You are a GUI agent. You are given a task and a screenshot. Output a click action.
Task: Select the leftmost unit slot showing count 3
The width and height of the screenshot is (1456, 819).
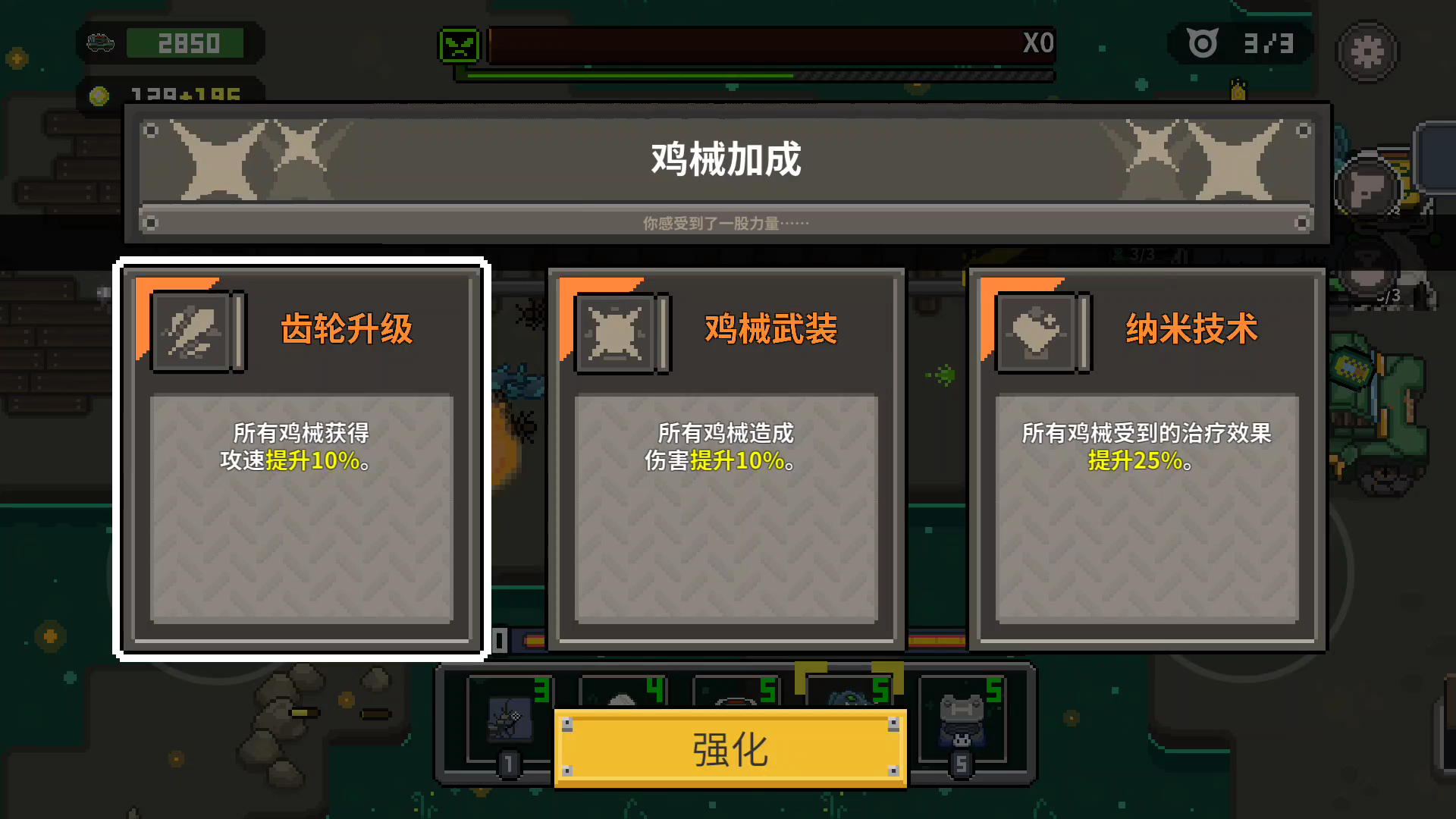tap(510, 720)
